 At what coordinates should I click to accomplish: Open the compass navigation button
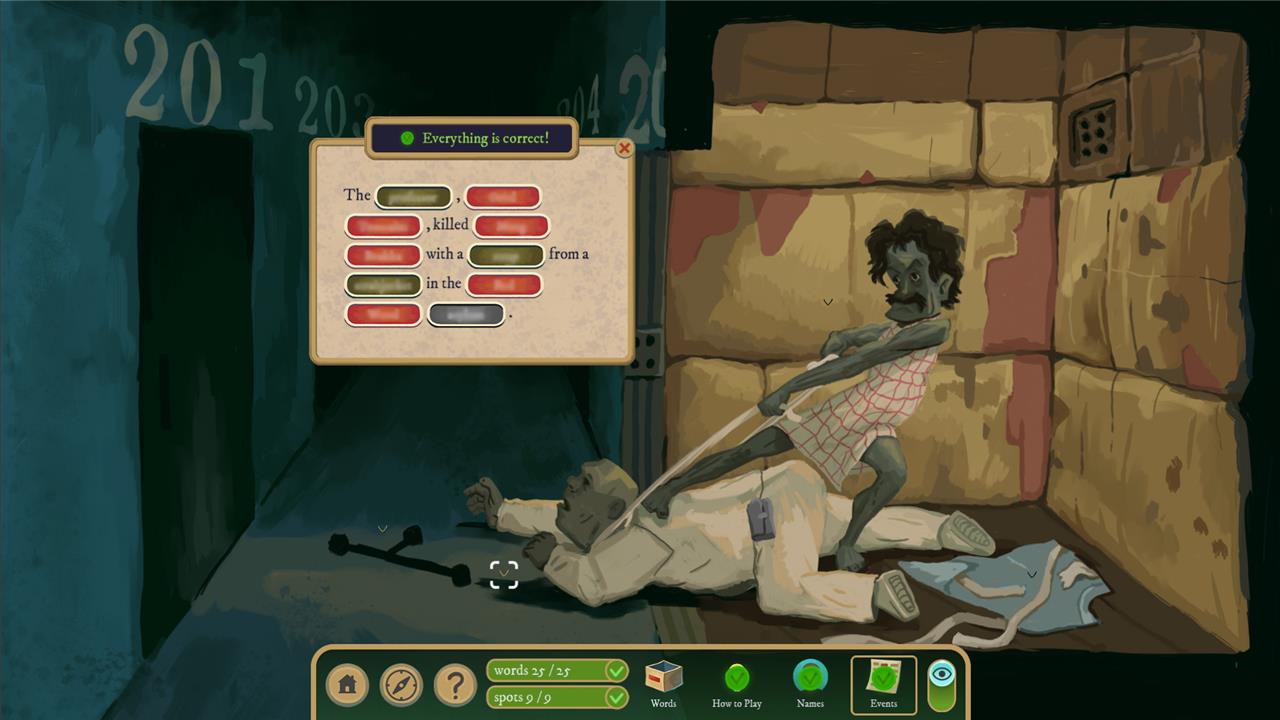pyautogui.click(x=401, y=685)
